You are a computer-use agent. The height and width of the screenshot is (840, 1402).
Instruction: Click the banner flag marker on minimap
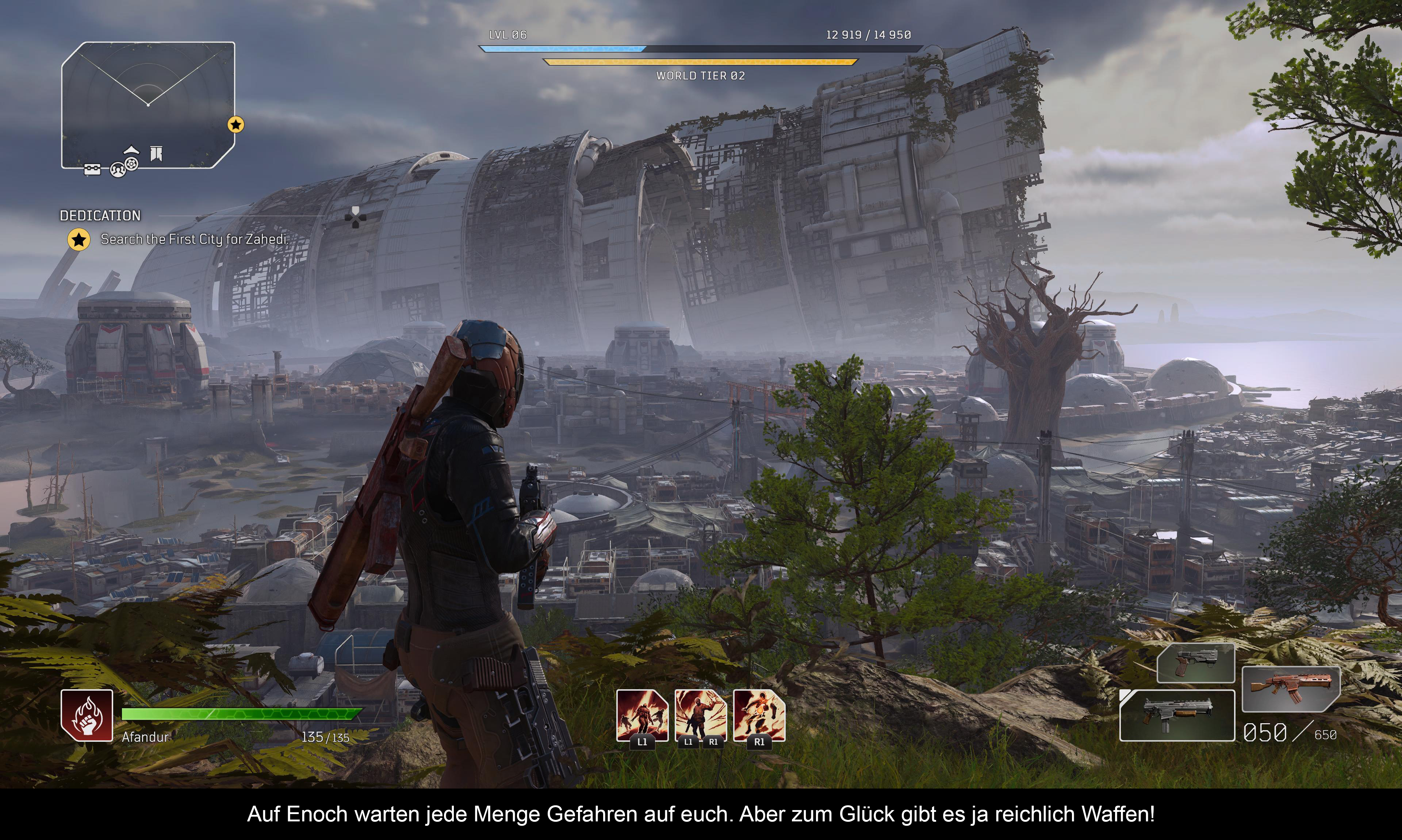[x=156, y=153]
